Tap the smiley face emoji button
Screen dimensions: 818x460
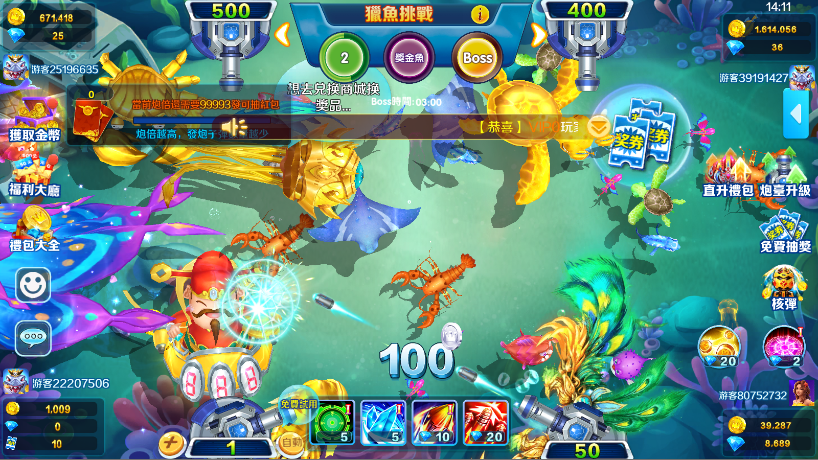click(33, 285)
